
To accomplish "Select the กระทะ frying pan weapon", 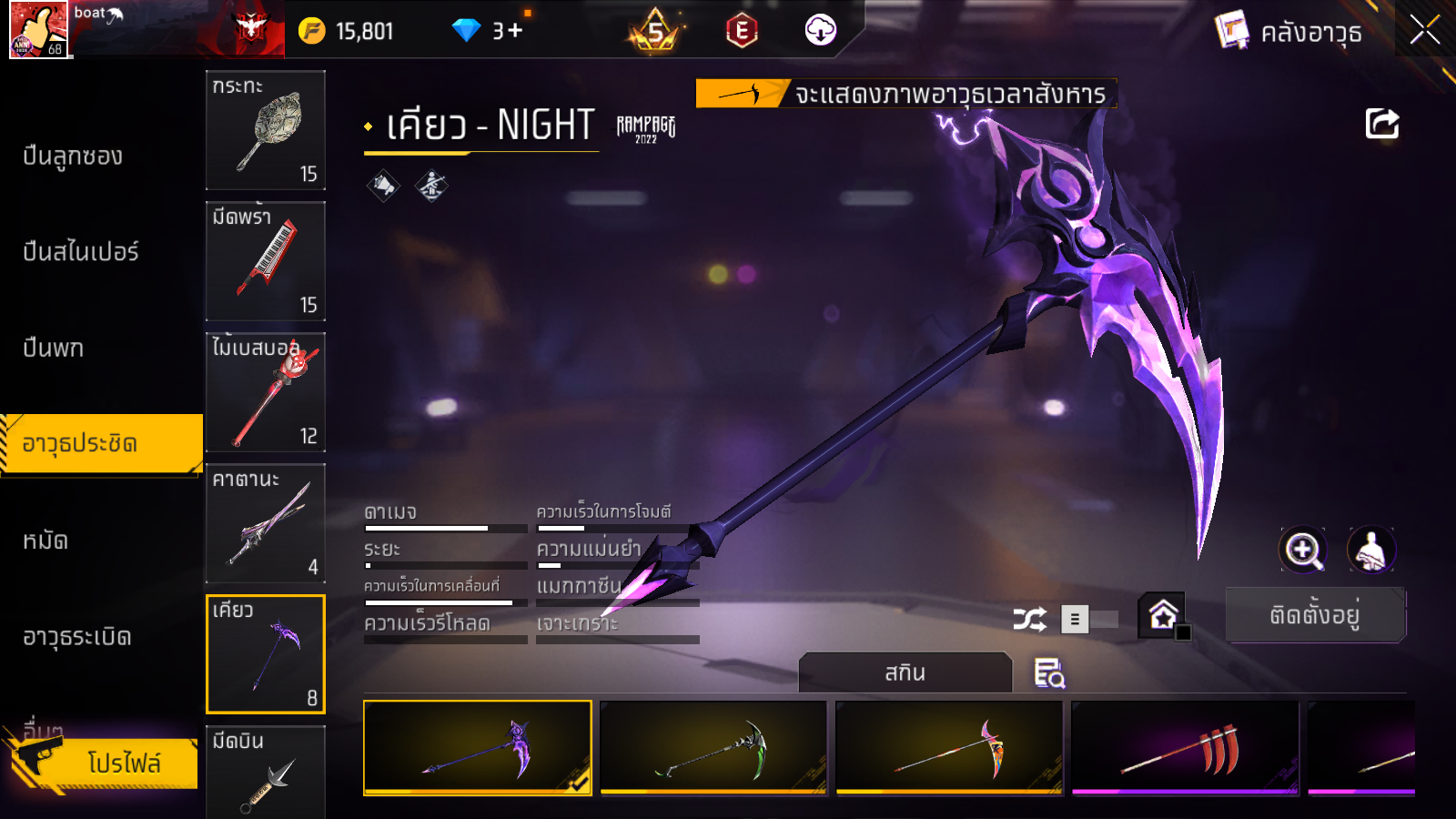I will point(265,129).
